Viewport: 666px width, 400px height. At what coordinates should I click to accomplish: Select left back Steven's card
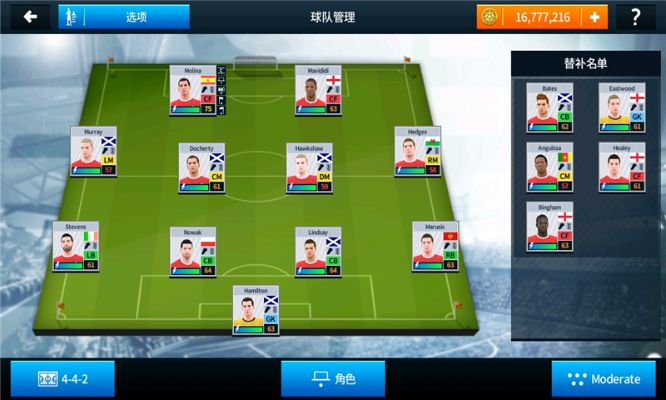point(75,246)
